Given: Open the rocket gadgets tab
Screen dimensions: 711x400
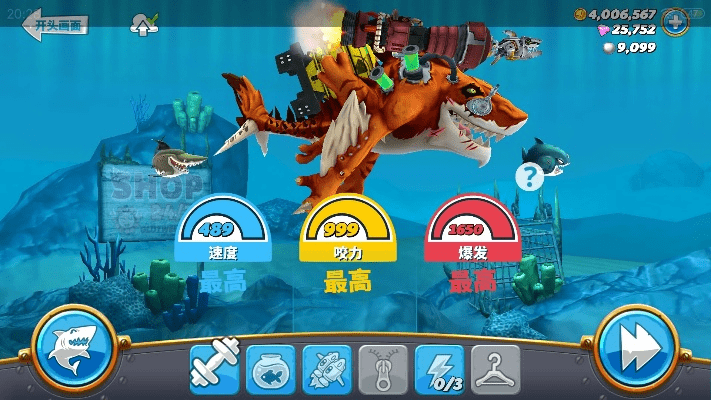Looking at the screenshot, I should pos(327,369).
